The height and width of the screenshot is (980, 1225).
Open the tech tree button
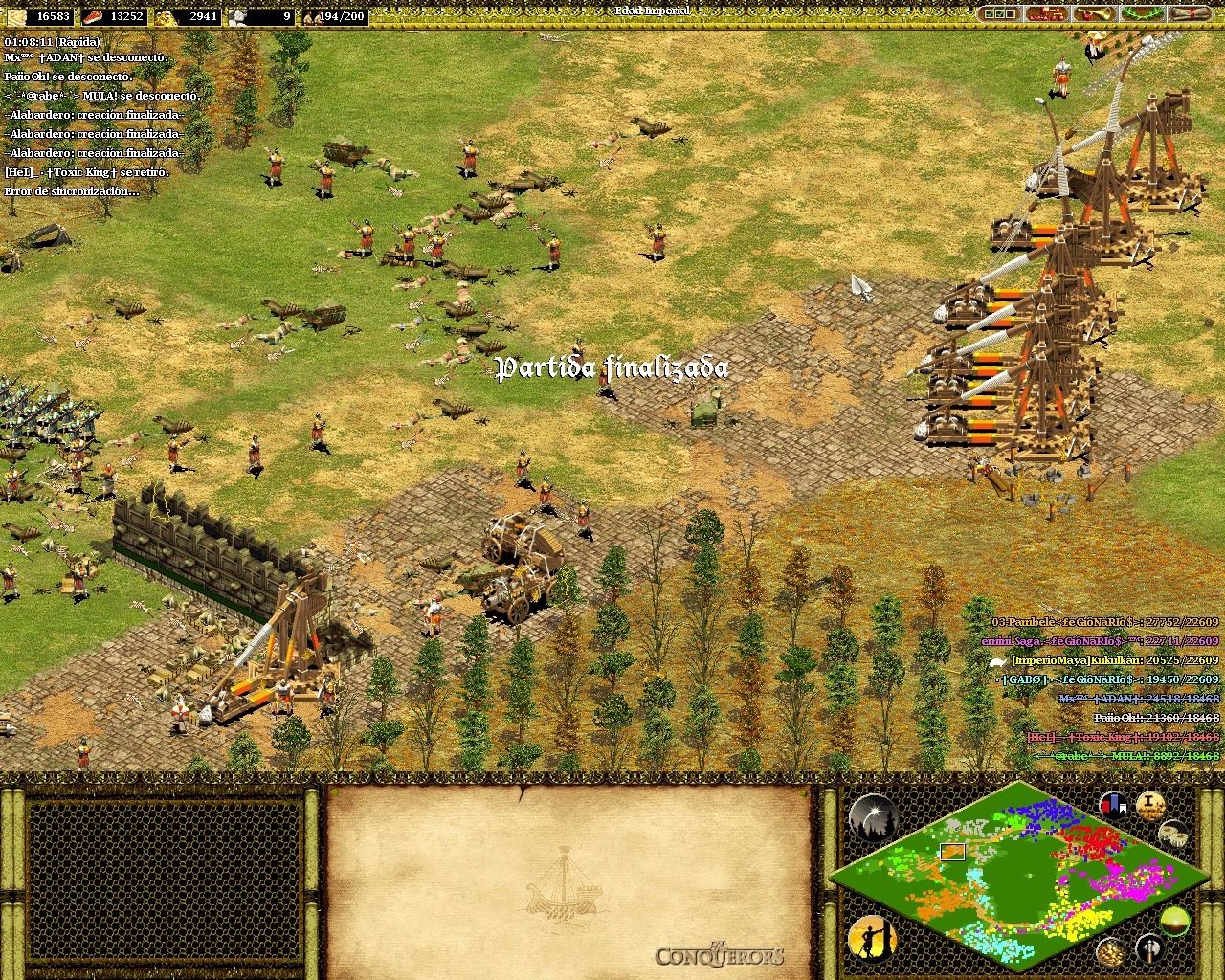point(1046,14)
